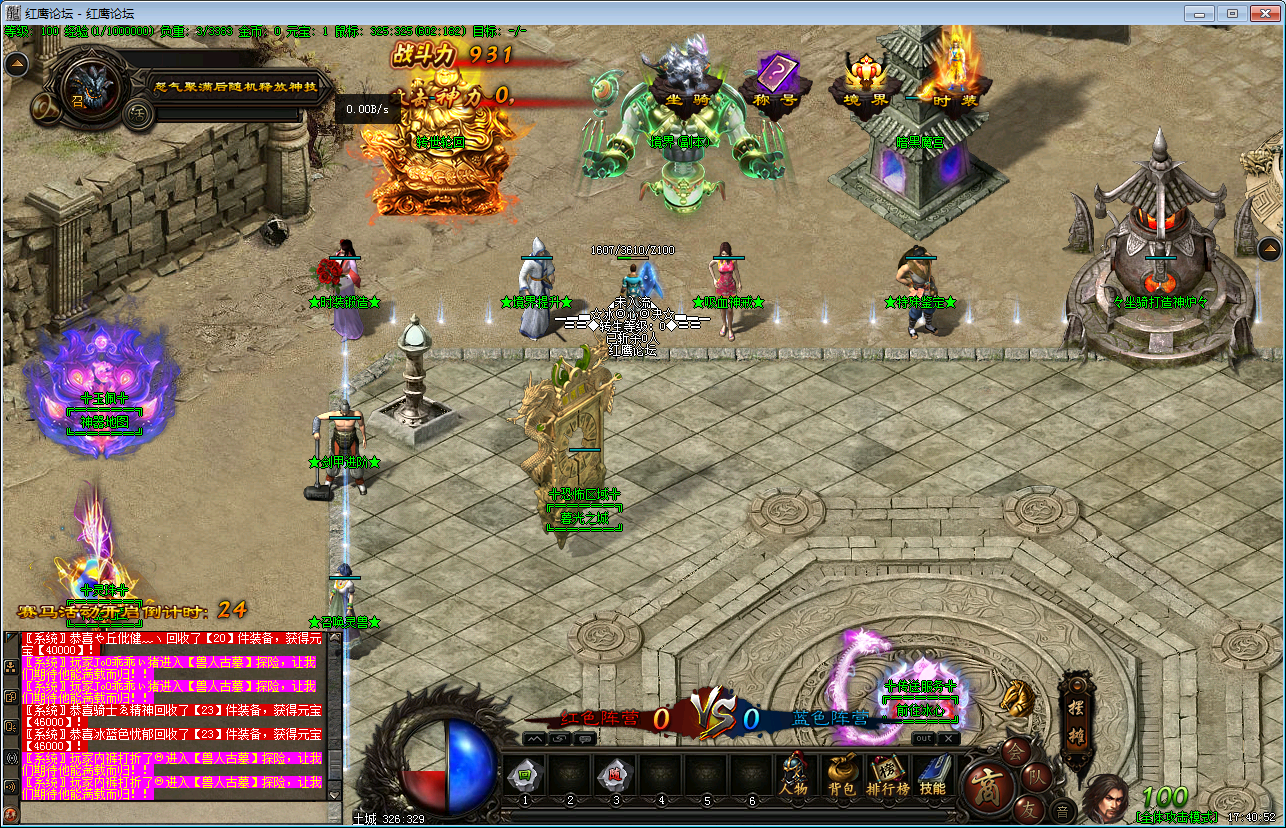
Task: Open the 技能 skills book
Action: (932, 775)
